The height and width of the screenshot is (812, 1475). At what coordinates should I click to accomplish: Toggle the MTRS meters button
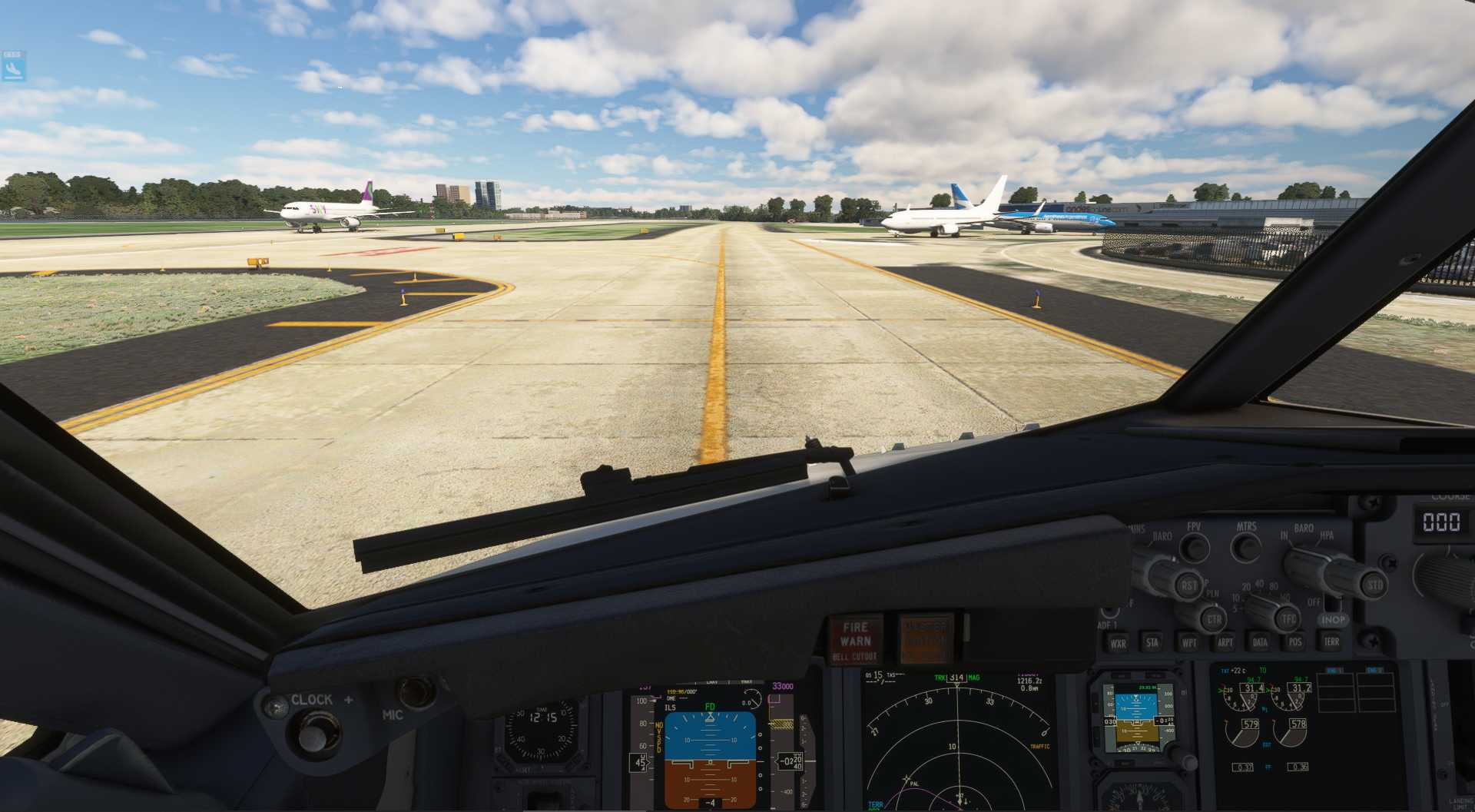[1245, 547]
